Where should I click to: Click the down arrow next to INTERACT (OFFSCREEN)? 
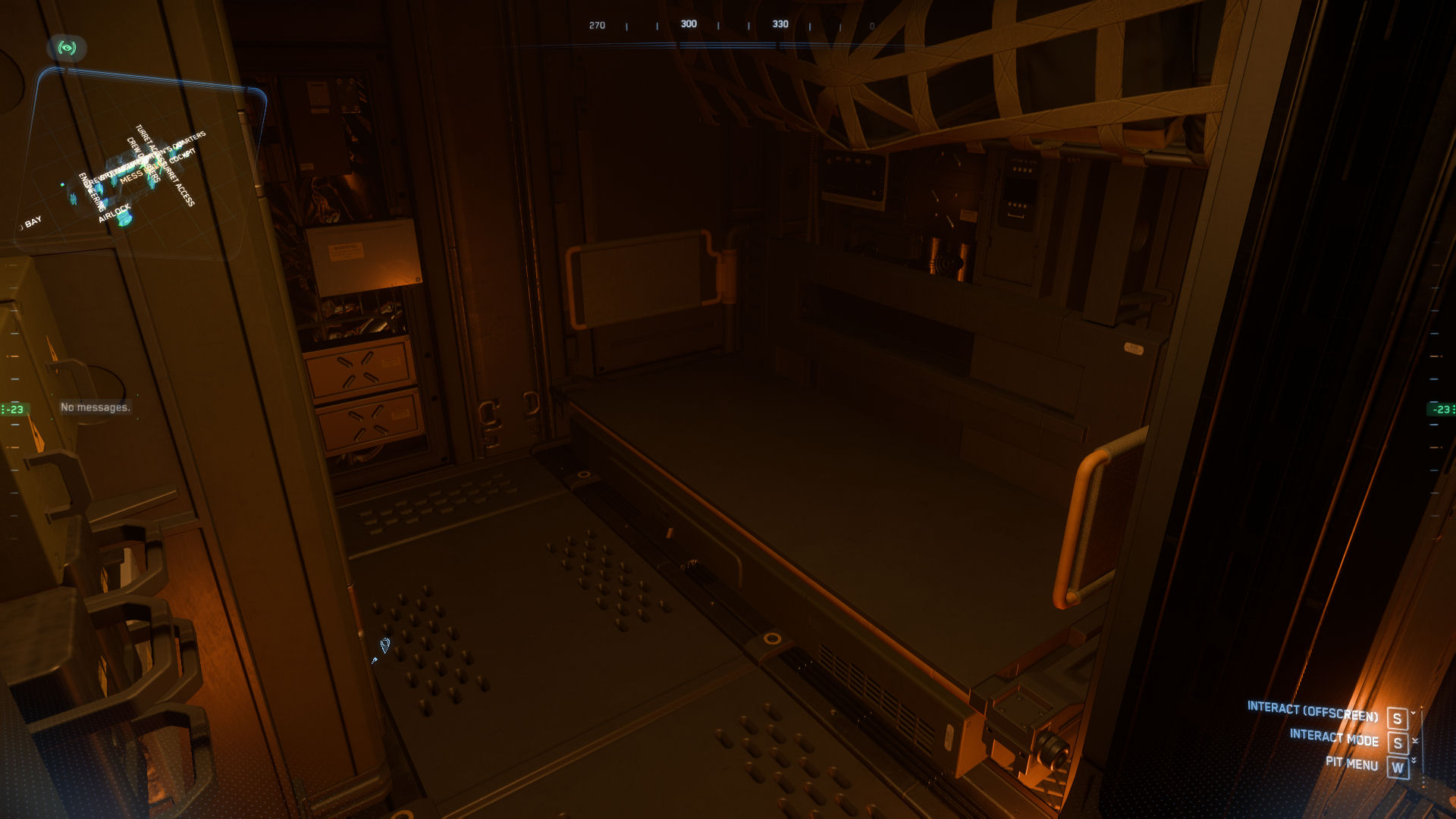[x=1415, y=714]
